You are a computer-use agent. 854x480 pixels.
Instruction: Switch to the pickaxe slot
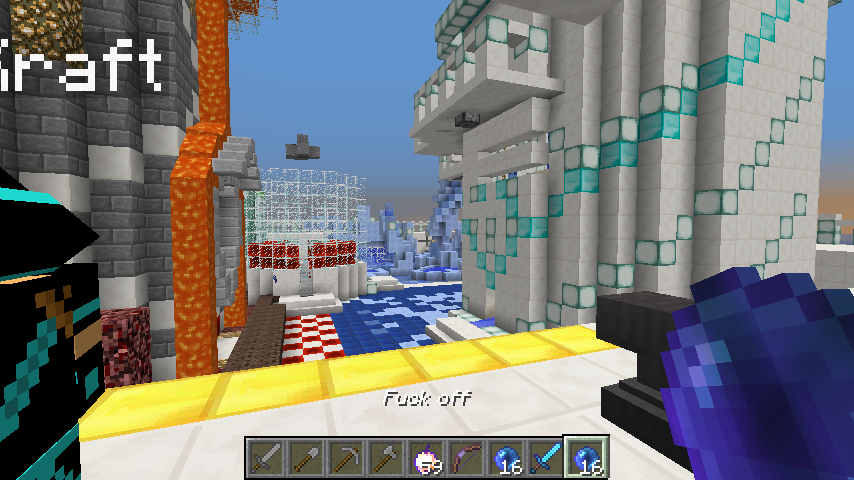pos(346,458)
